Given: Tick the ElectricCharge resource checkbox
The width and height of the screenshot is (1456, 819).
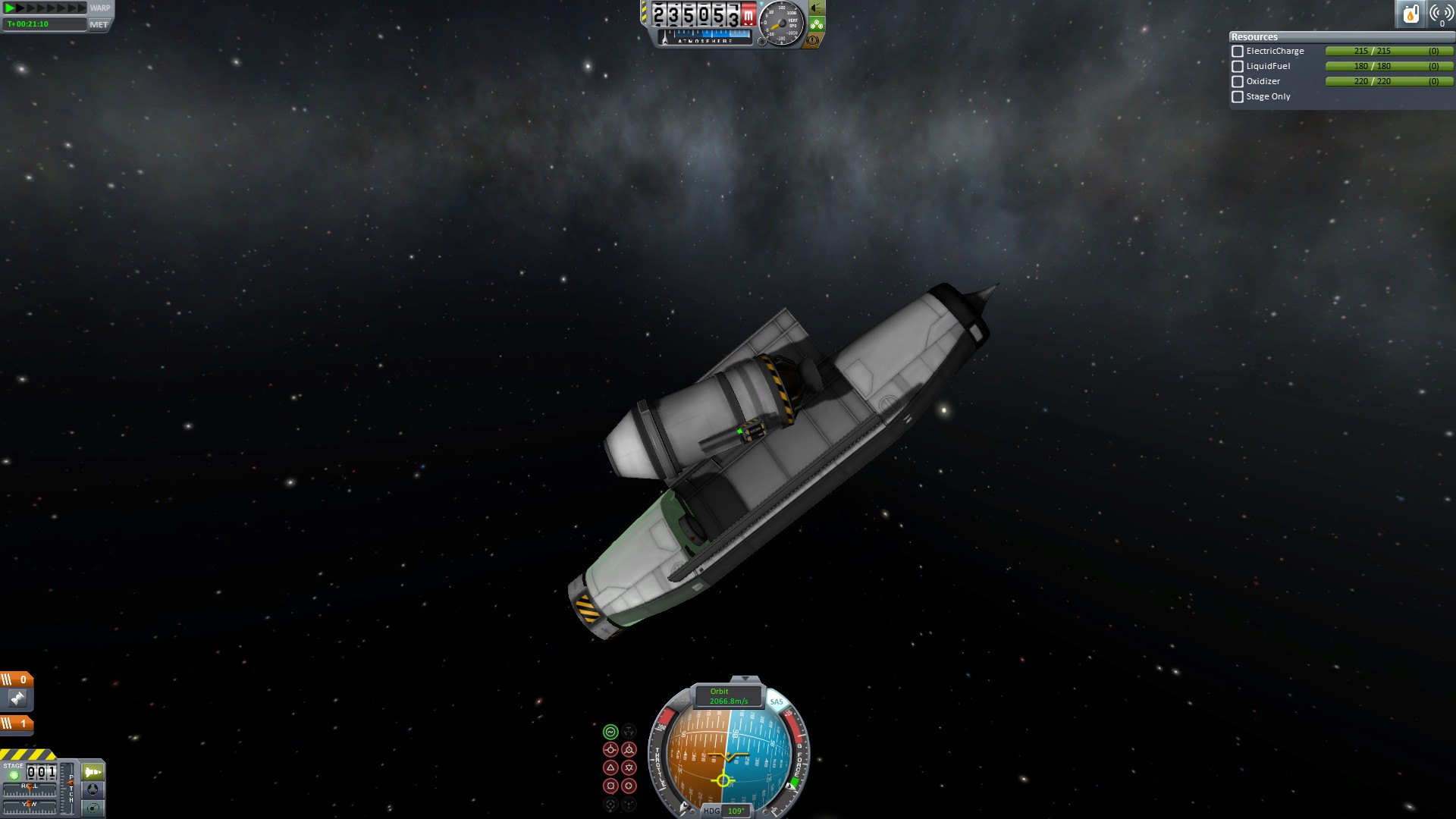Looking at the screenshot, I should tap(1238, 52).
